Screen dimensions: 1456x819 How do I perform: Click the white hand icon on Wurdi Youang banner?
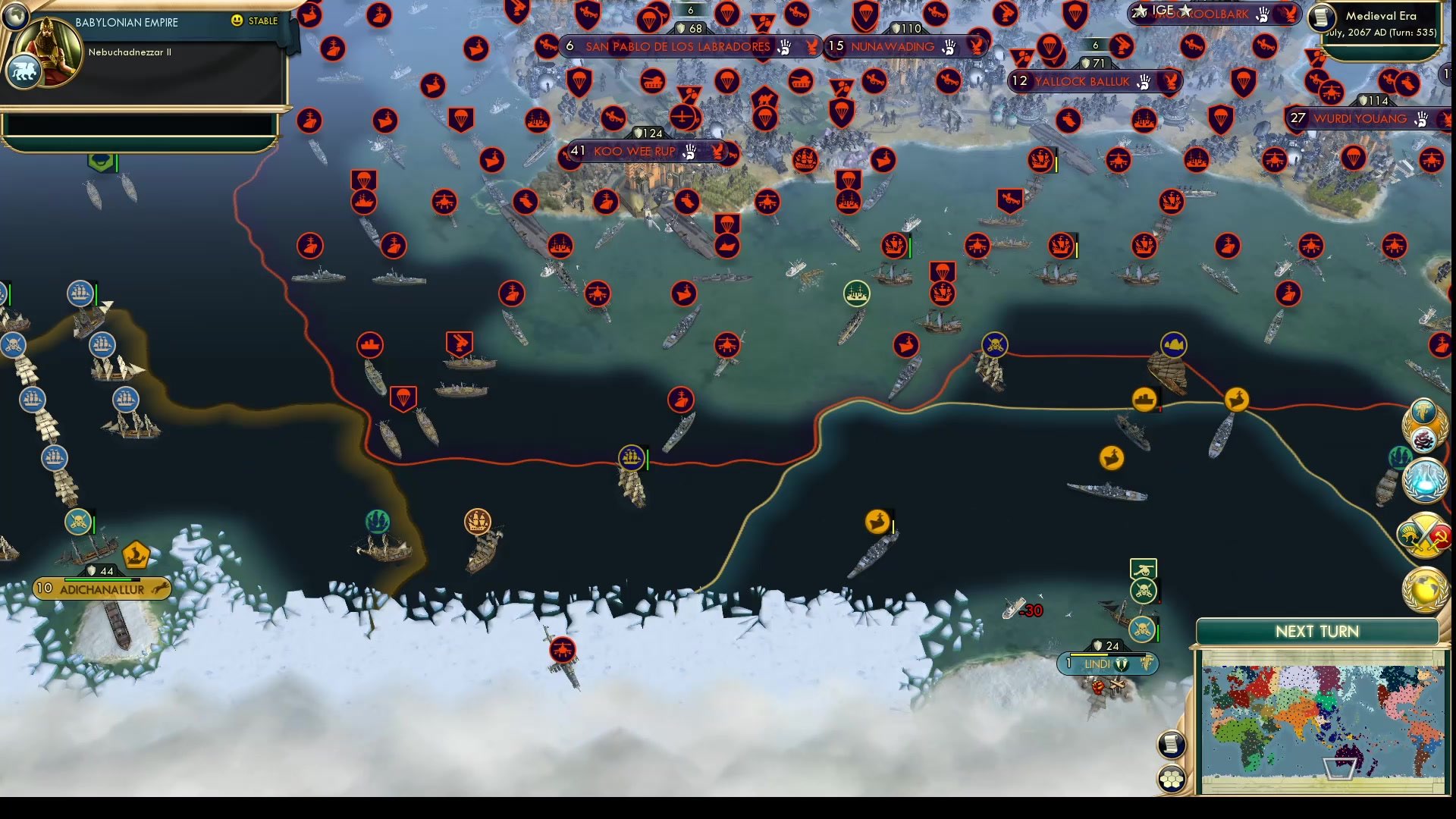(1423, 120)
